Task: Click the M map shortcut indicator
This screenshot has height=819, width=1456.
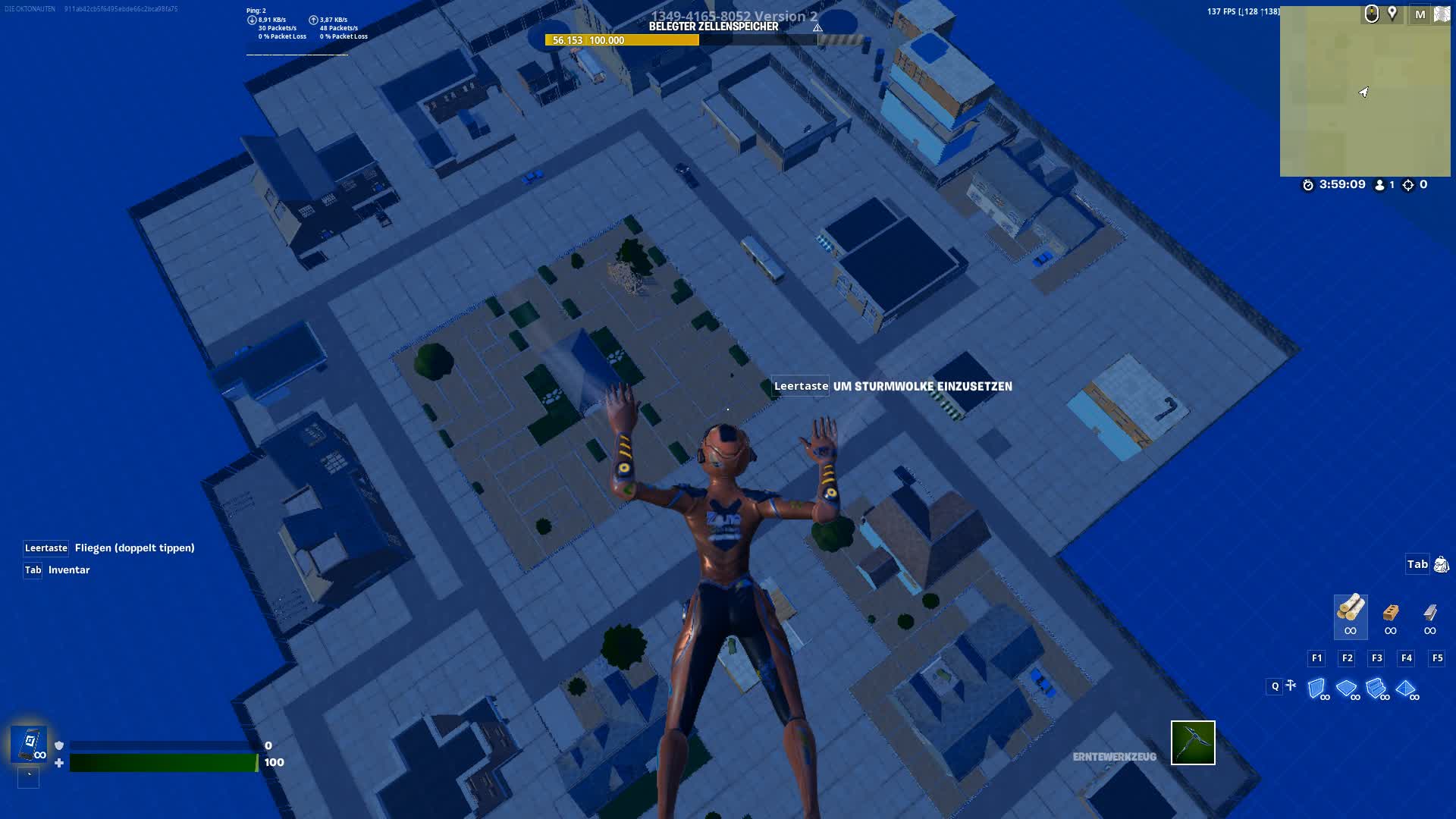Action: (x=1420, y=14)
